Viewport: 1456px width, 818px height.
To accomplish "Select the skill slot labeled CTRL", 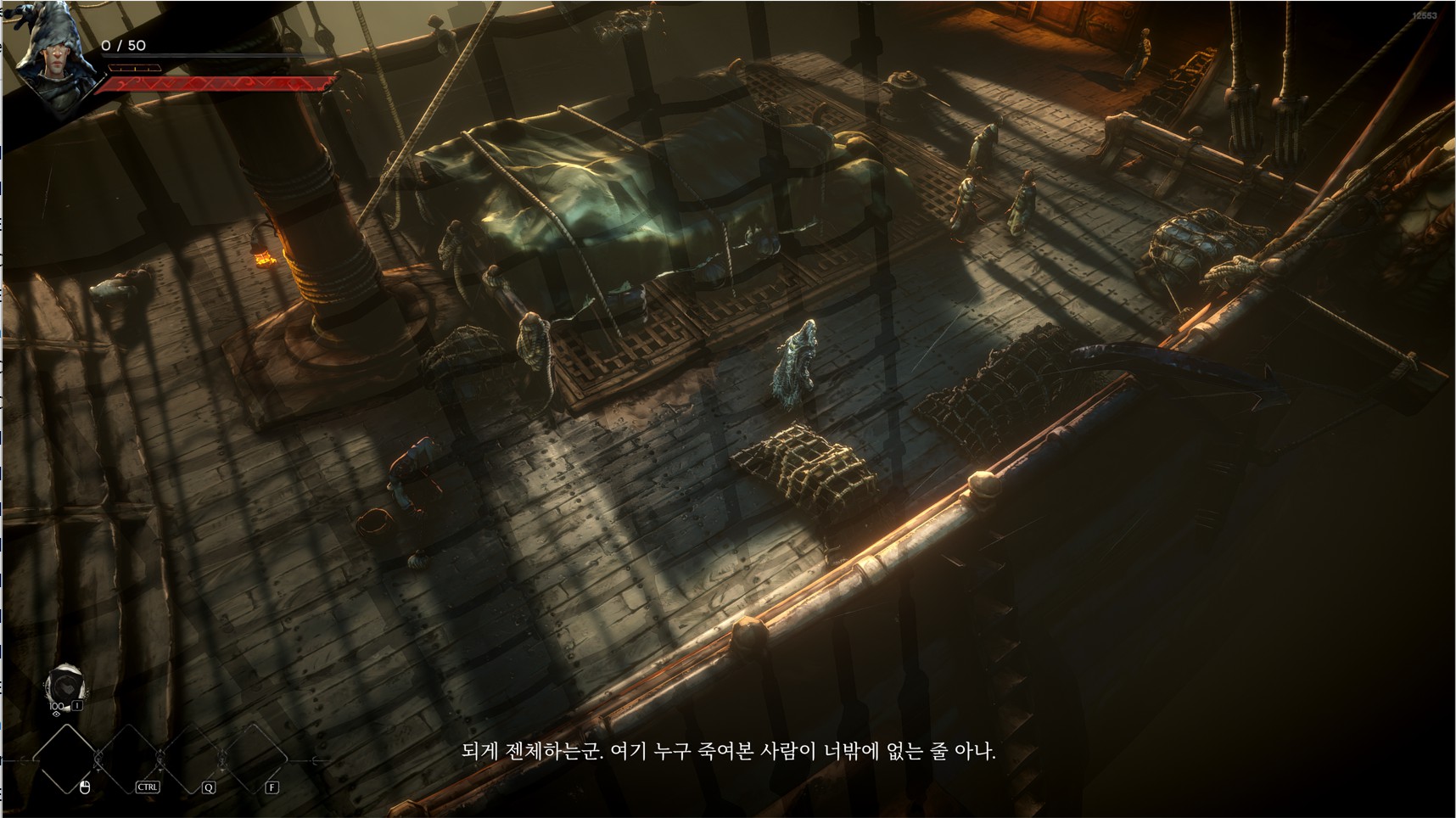I will 129,759.
